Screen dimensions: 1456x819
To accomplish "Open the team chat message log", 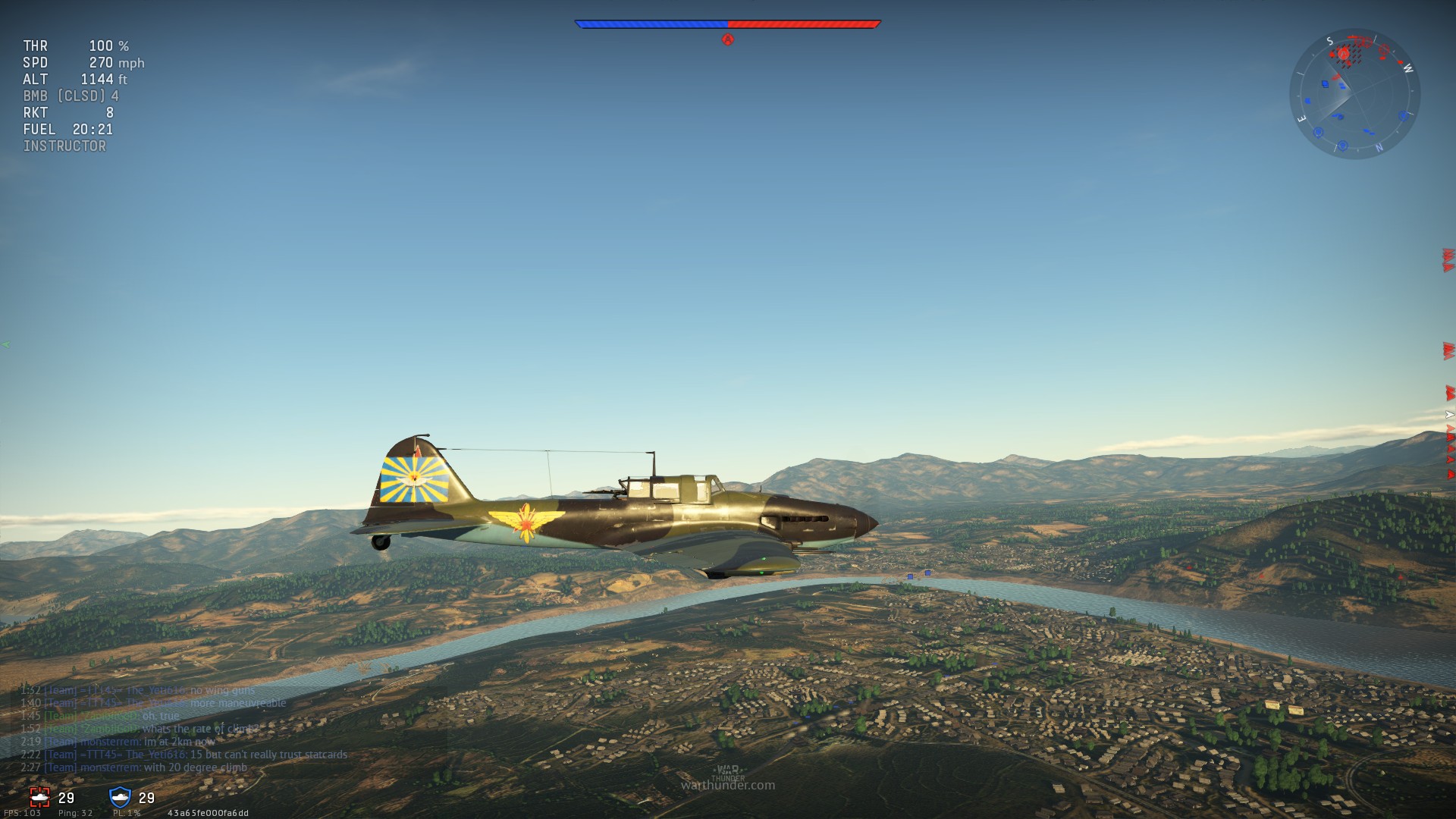I will (184, 729).
